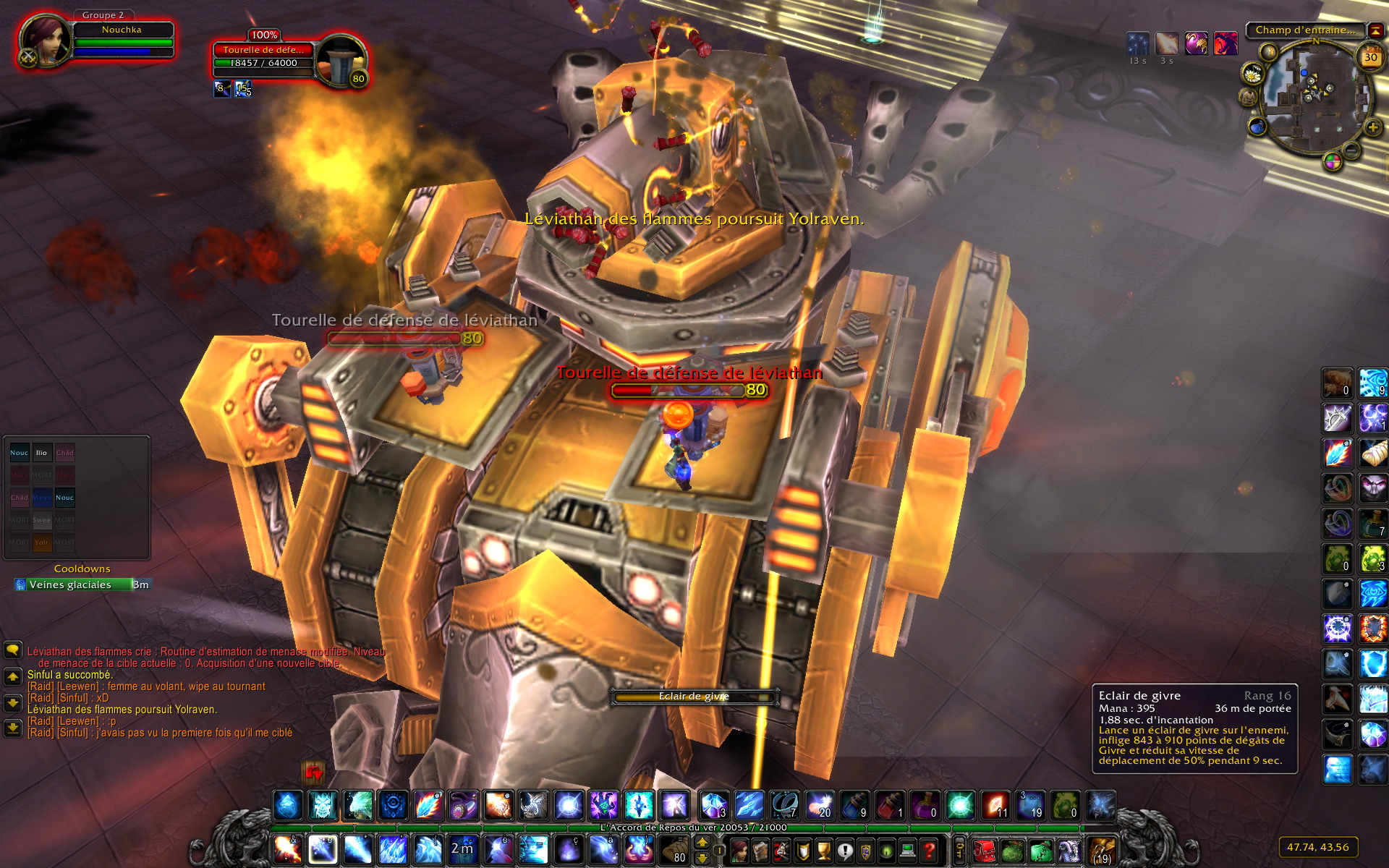Click the Tourelle de défense target frame
Image resolution: width=1389 pixels, height=868 pixels.
[x=264, y=56]
